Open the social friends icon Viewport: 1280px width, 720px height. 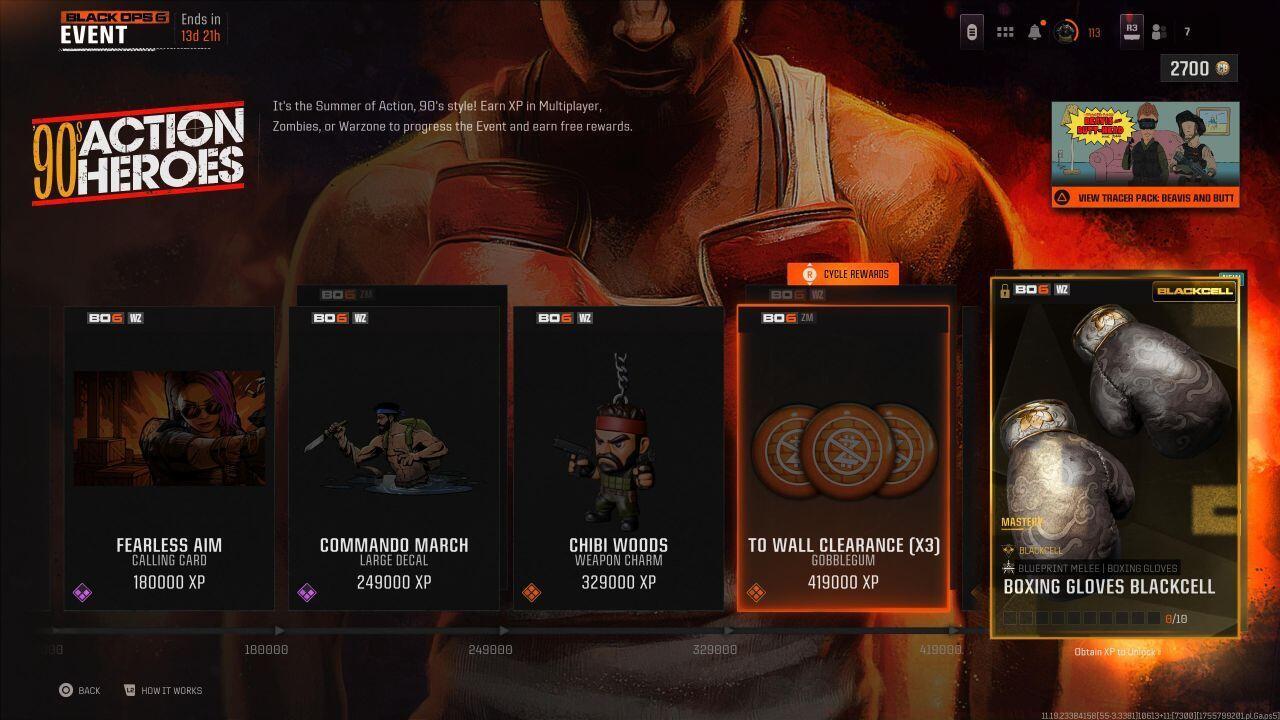point(1158,31)
